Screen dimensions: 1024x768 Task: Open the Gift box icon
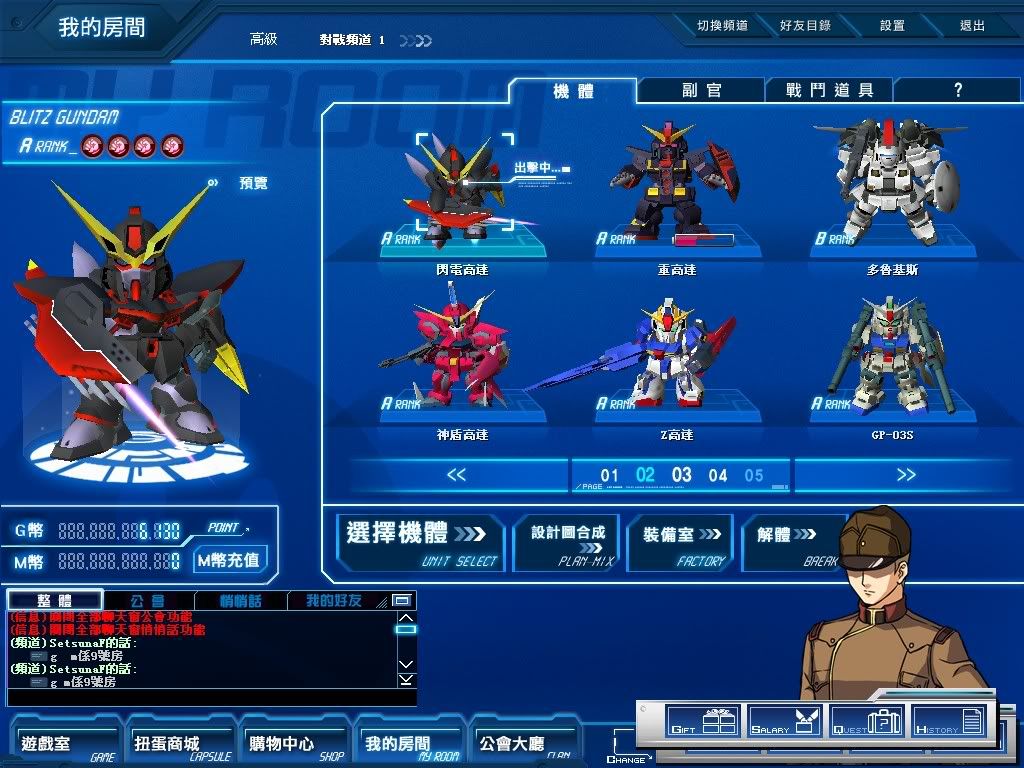[701, 720]
